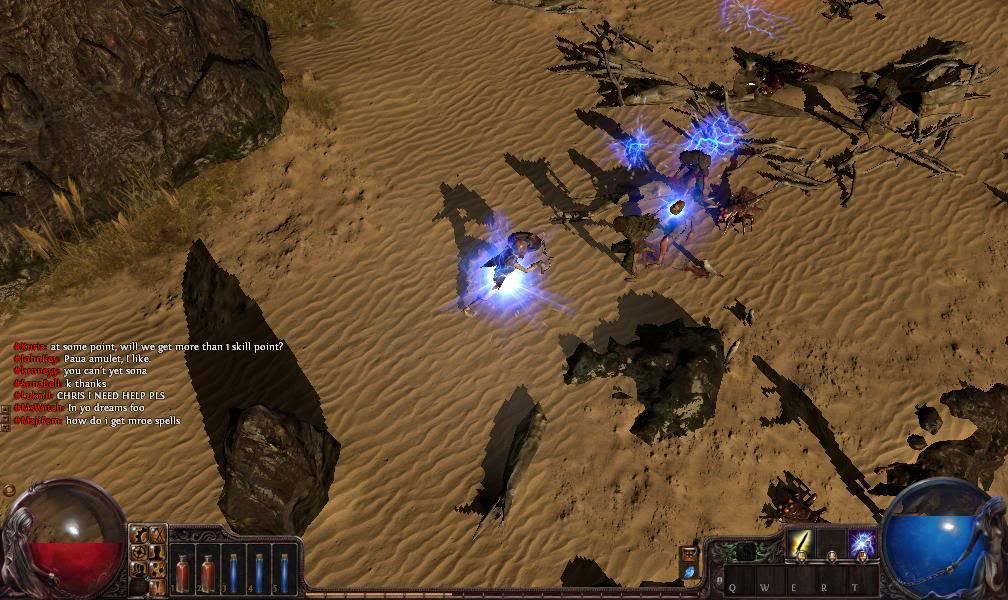Drink the blue mana flask in slot 4
Viewport: 1008px width, 600px height.
[258, 571]
